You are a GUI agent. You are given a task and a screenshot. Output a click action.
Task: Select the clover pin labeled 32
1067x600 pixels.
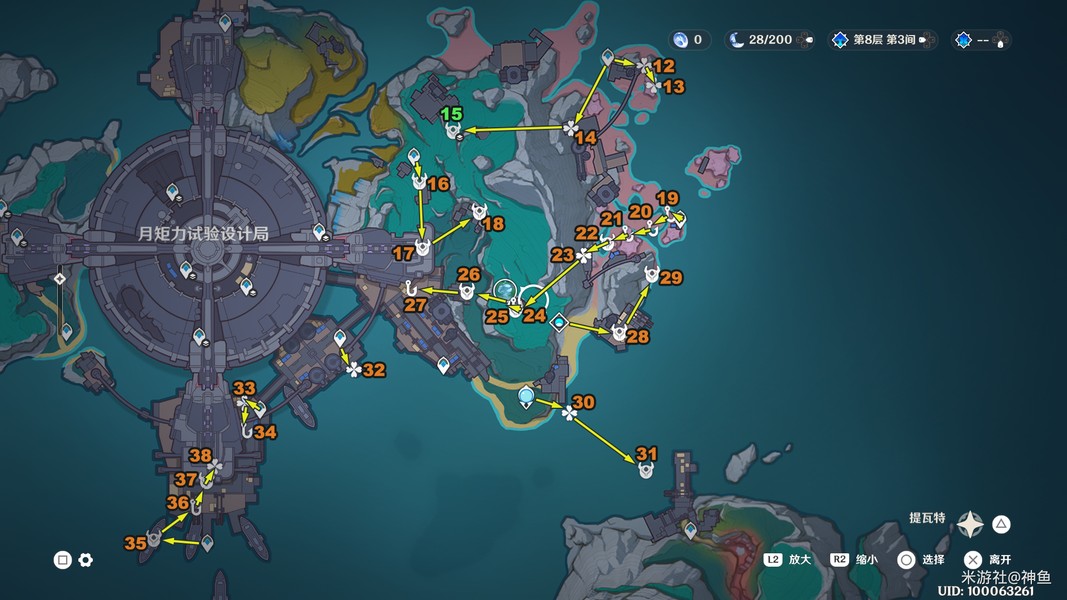(x=354, y=370)
